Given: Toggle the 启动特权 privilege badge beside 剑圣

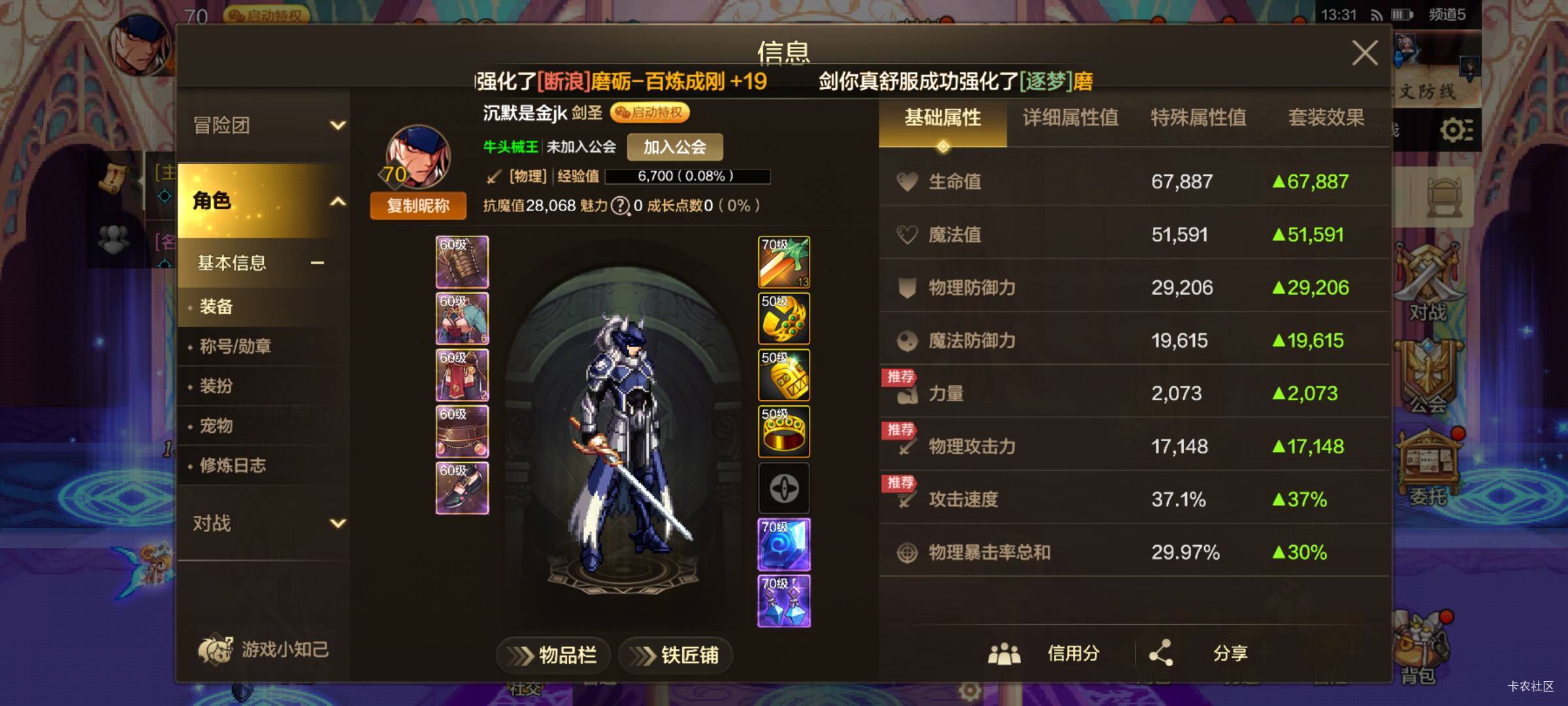Looking at the screenshot, I should 650,112.
